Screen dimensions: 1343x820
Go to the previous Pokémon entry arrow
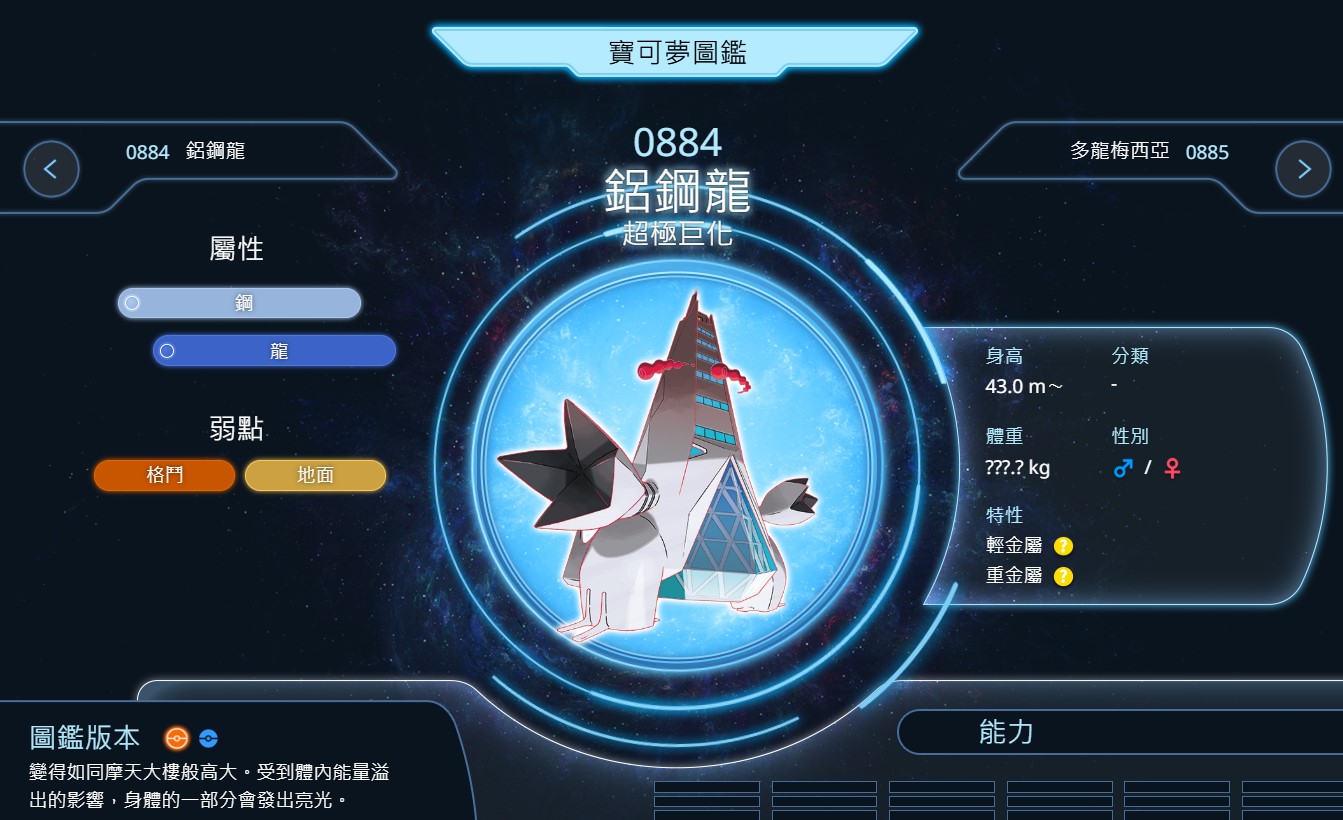tap(51, 169)
